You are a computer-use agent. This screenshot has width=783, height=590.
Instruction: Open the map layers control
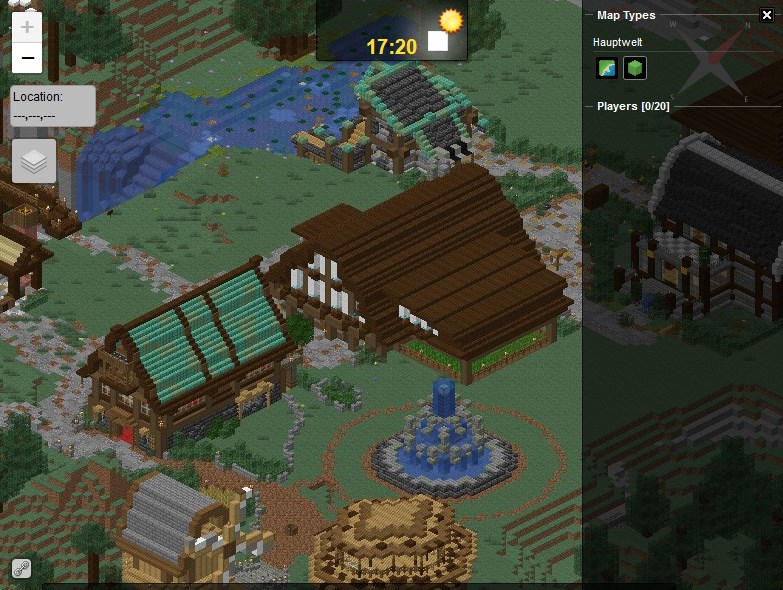pos(34,161)
